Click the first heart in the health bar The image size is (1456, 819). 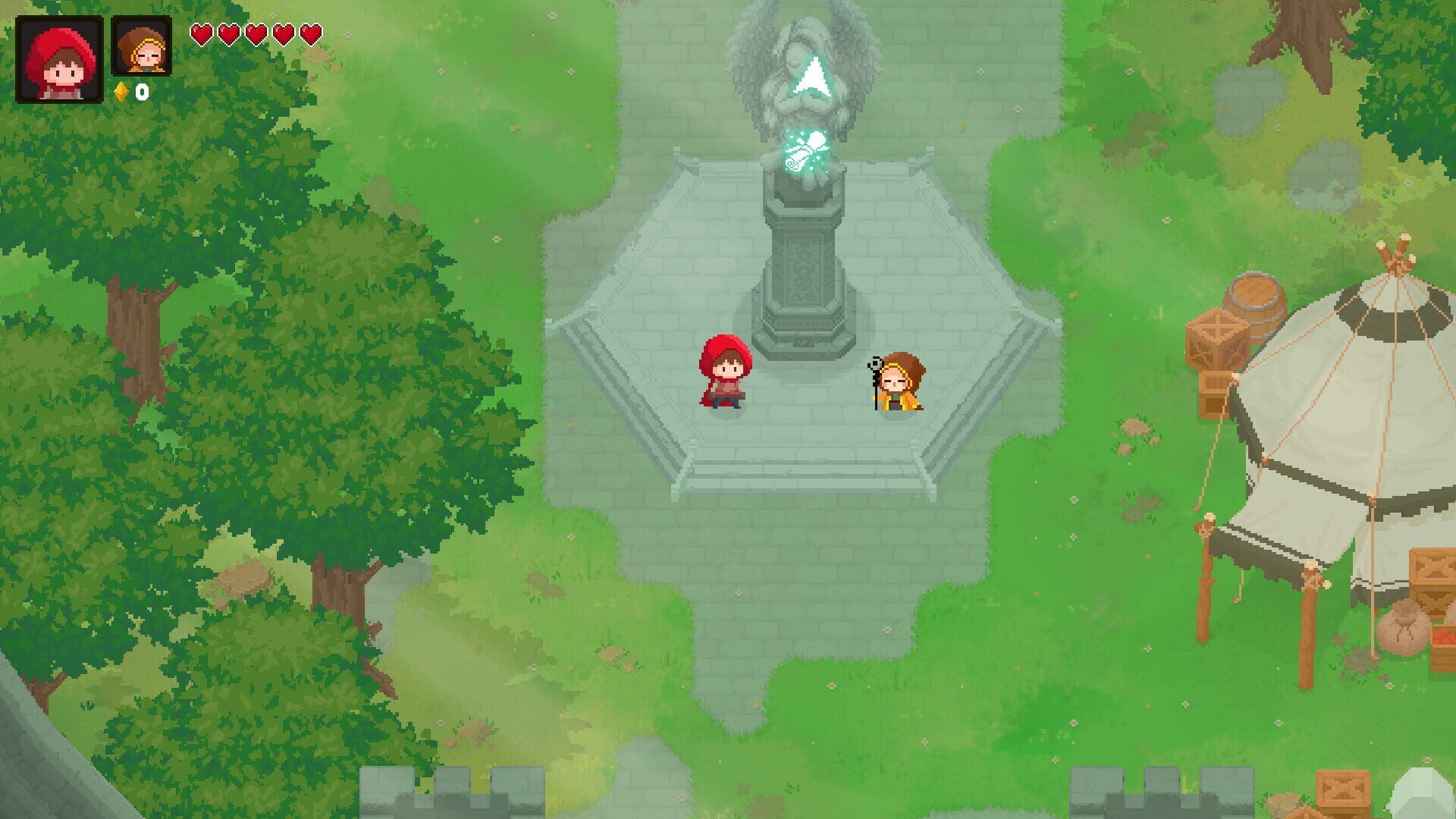pos(202,34)
